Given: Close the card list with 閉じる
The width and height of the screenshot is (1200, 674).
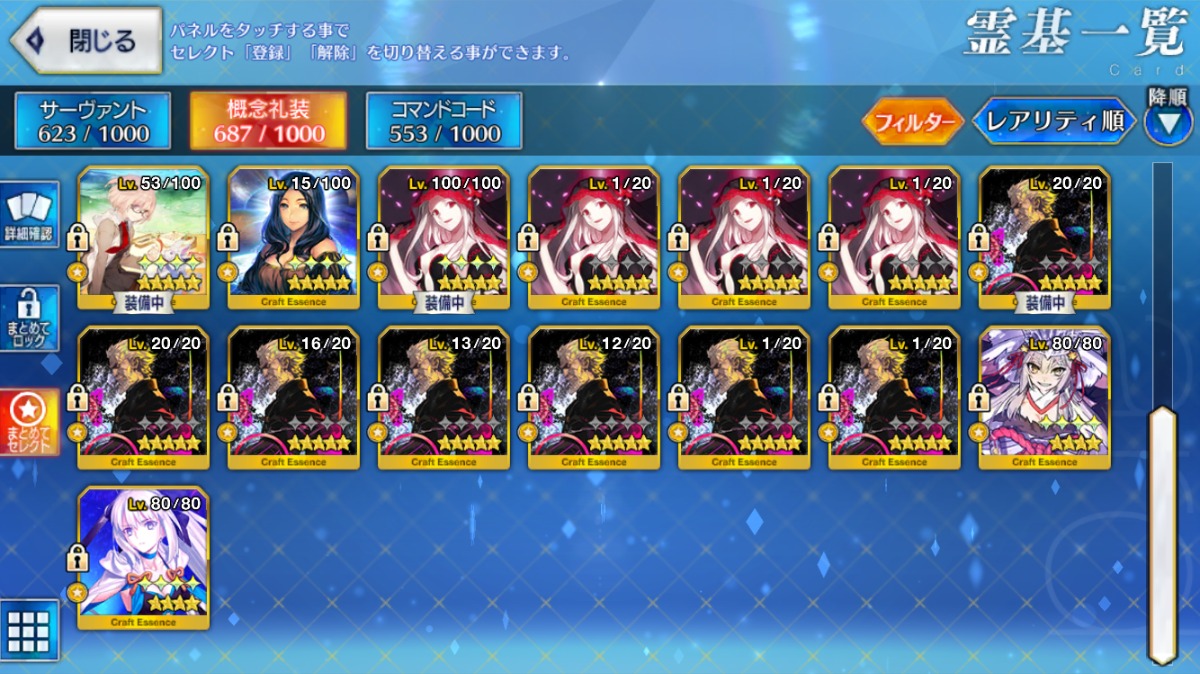Looking at the screenshot, I should (x=86, y=40).
